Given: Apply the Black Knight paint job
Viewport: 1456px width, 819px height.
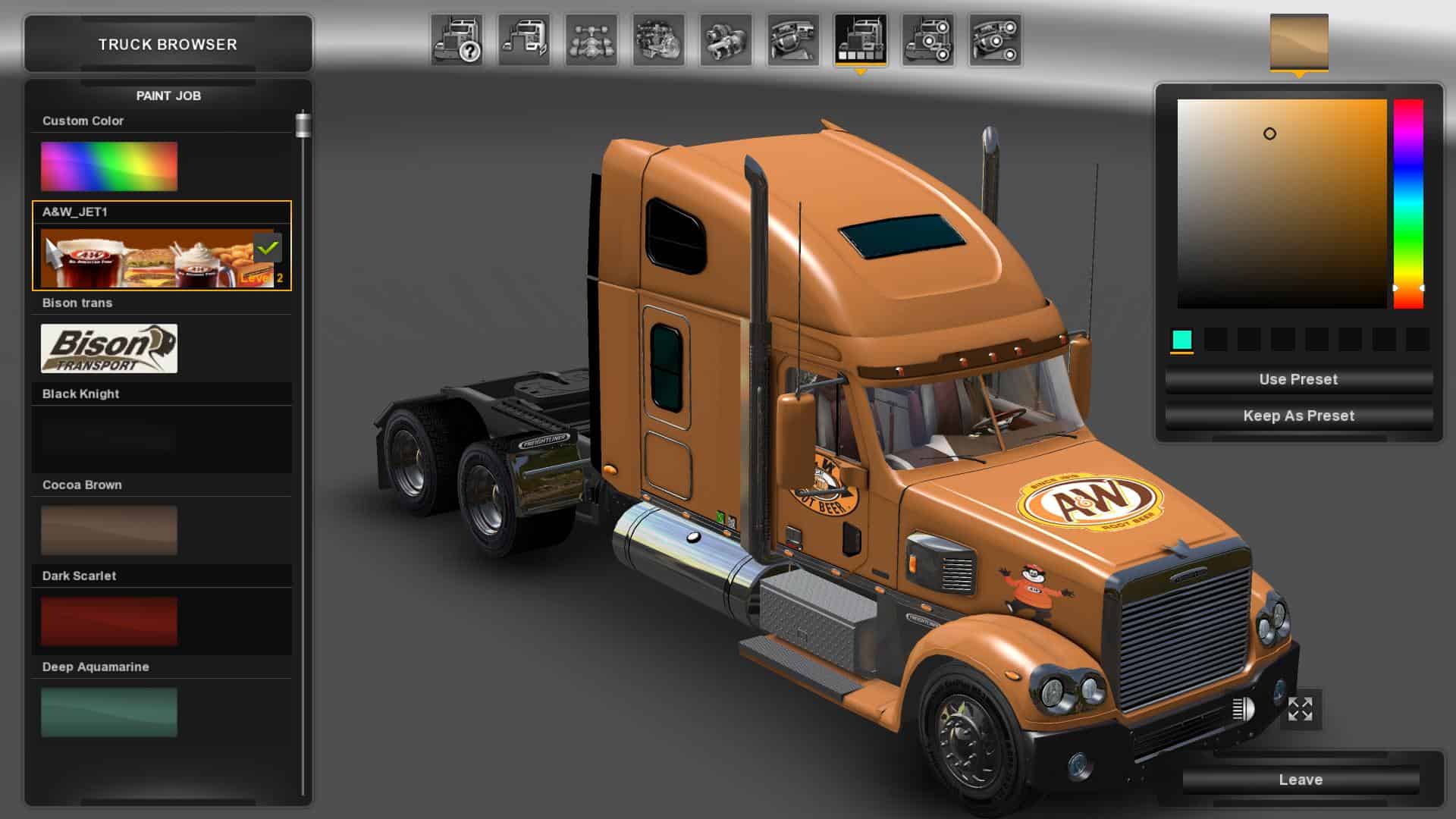Looking at the screenshot, I should (109, 439).
